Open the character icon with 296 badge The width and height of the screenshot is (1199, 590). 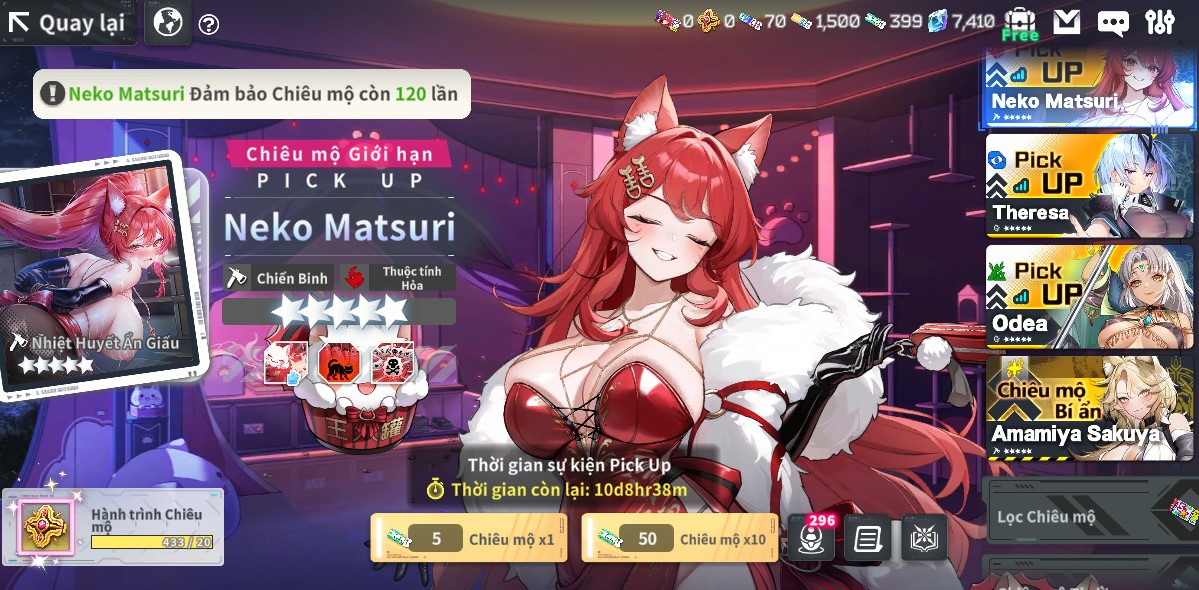point(811,540)
